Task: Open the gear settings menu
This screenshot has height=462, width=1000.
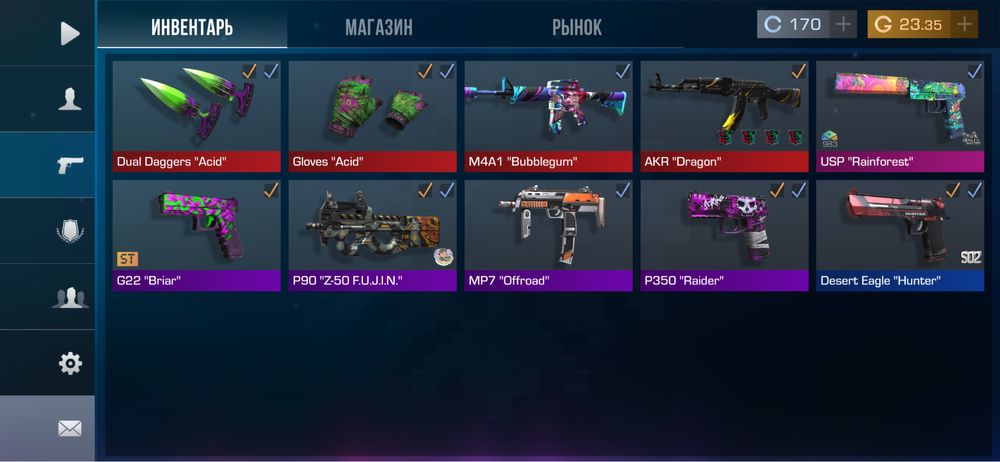Action: pos(69,363)
